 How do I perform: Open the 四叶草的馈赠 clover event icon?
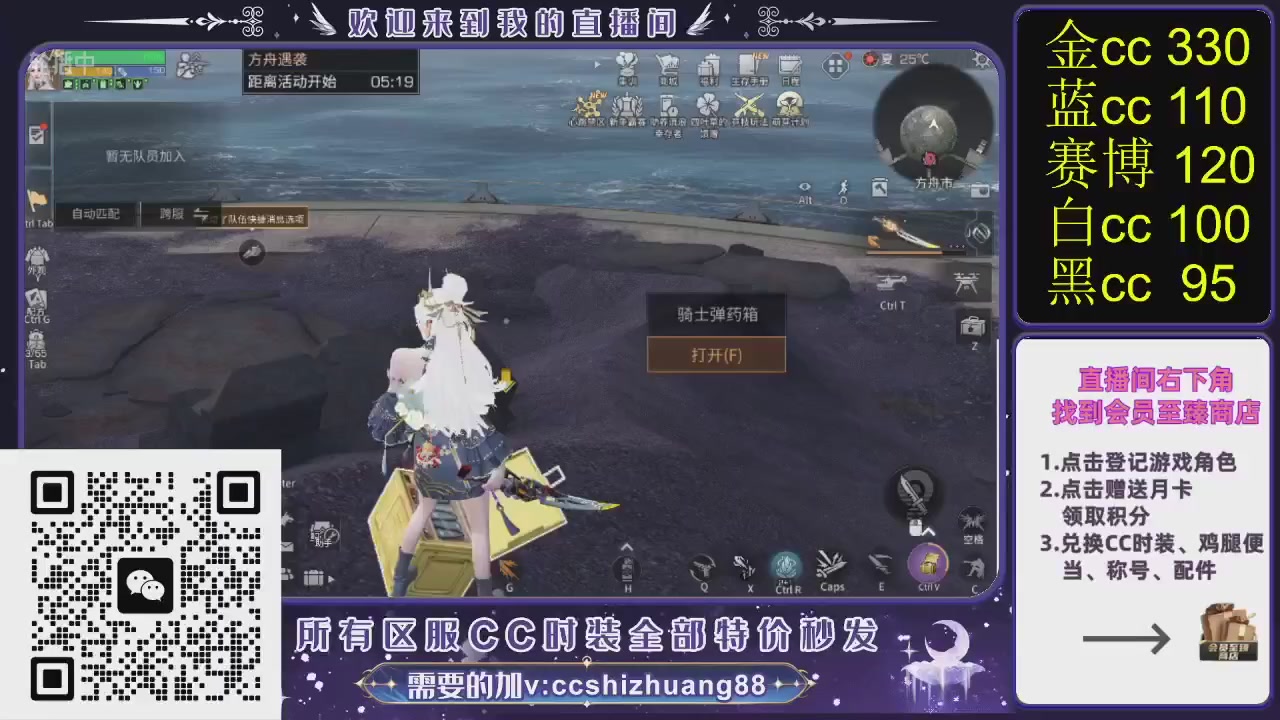pos(708,103)
